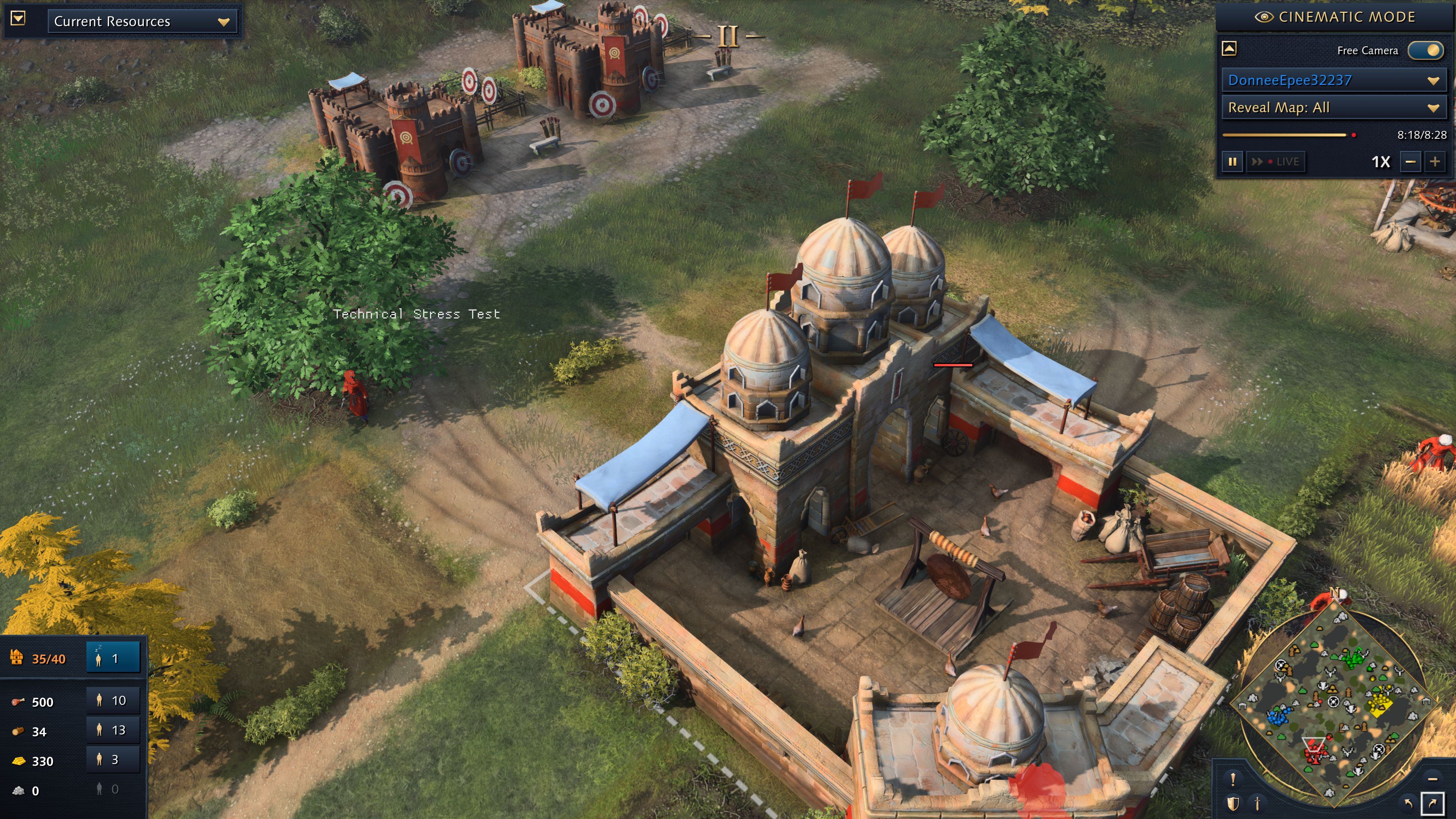Click the sword icon beside the minimap
This screenshot has height=819, width=1456.
(1258, 803)
